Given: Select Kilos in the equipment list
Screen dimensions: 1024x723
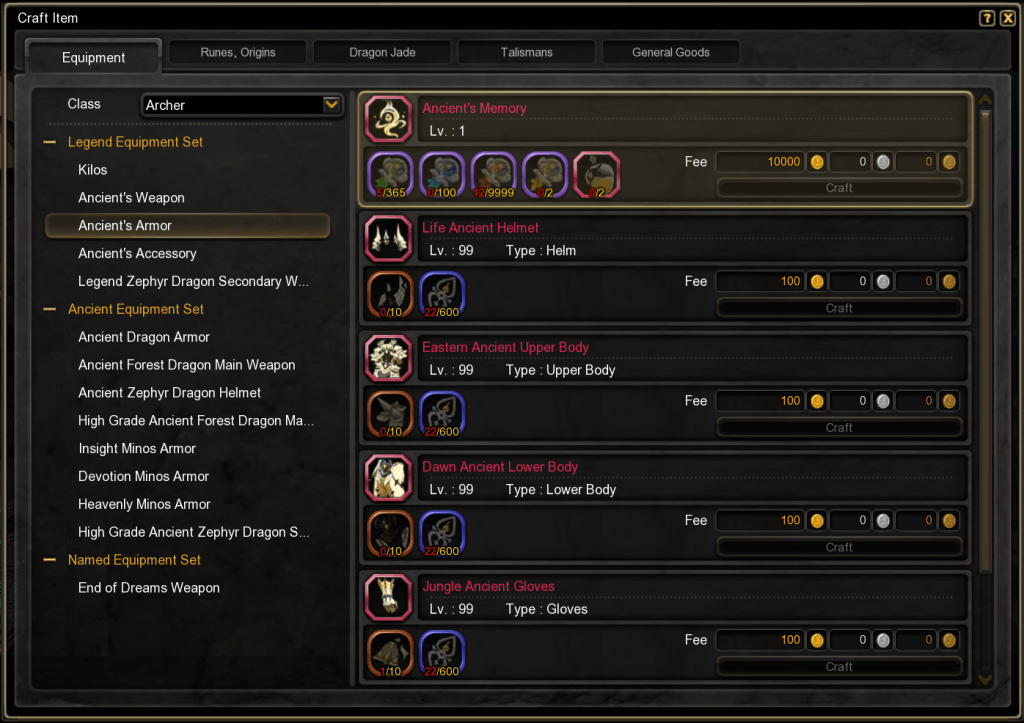Looking at the screenshot, I should (93, 170).
